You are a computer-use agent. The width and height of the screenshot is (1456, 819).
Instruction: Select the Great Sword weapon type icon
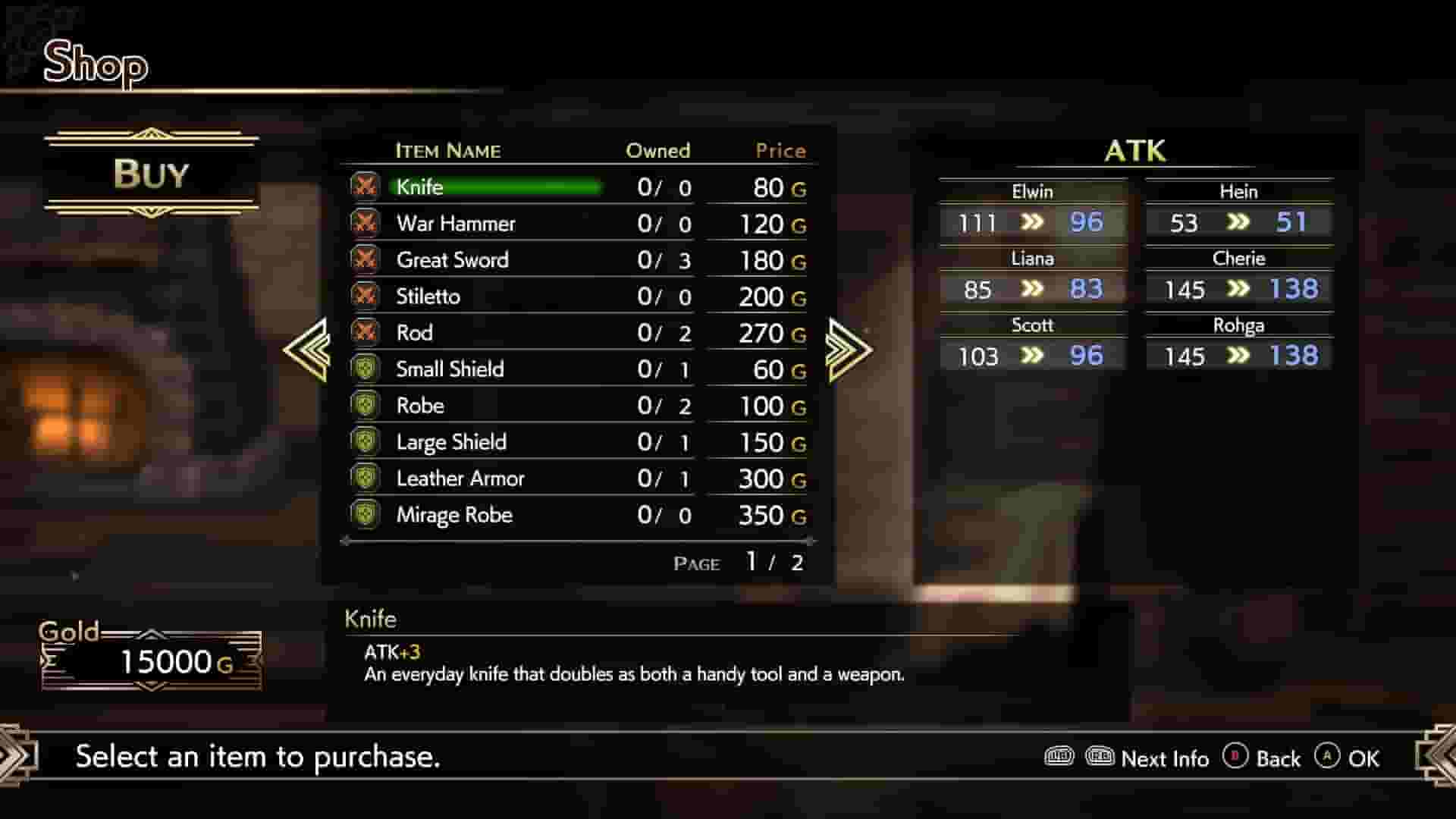(366, 259)
